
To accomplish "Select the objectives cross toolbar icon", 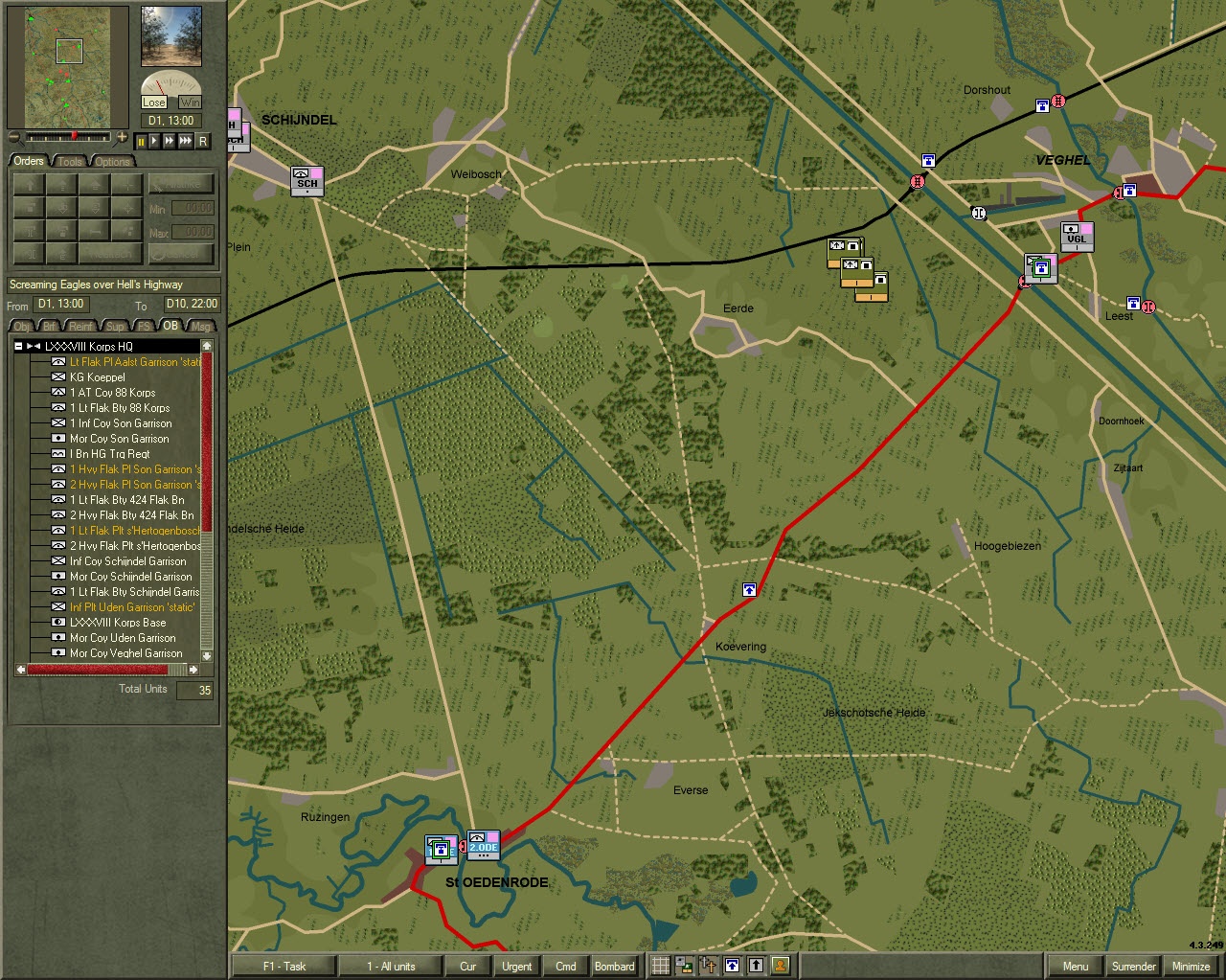I will (x=707, y=966).
